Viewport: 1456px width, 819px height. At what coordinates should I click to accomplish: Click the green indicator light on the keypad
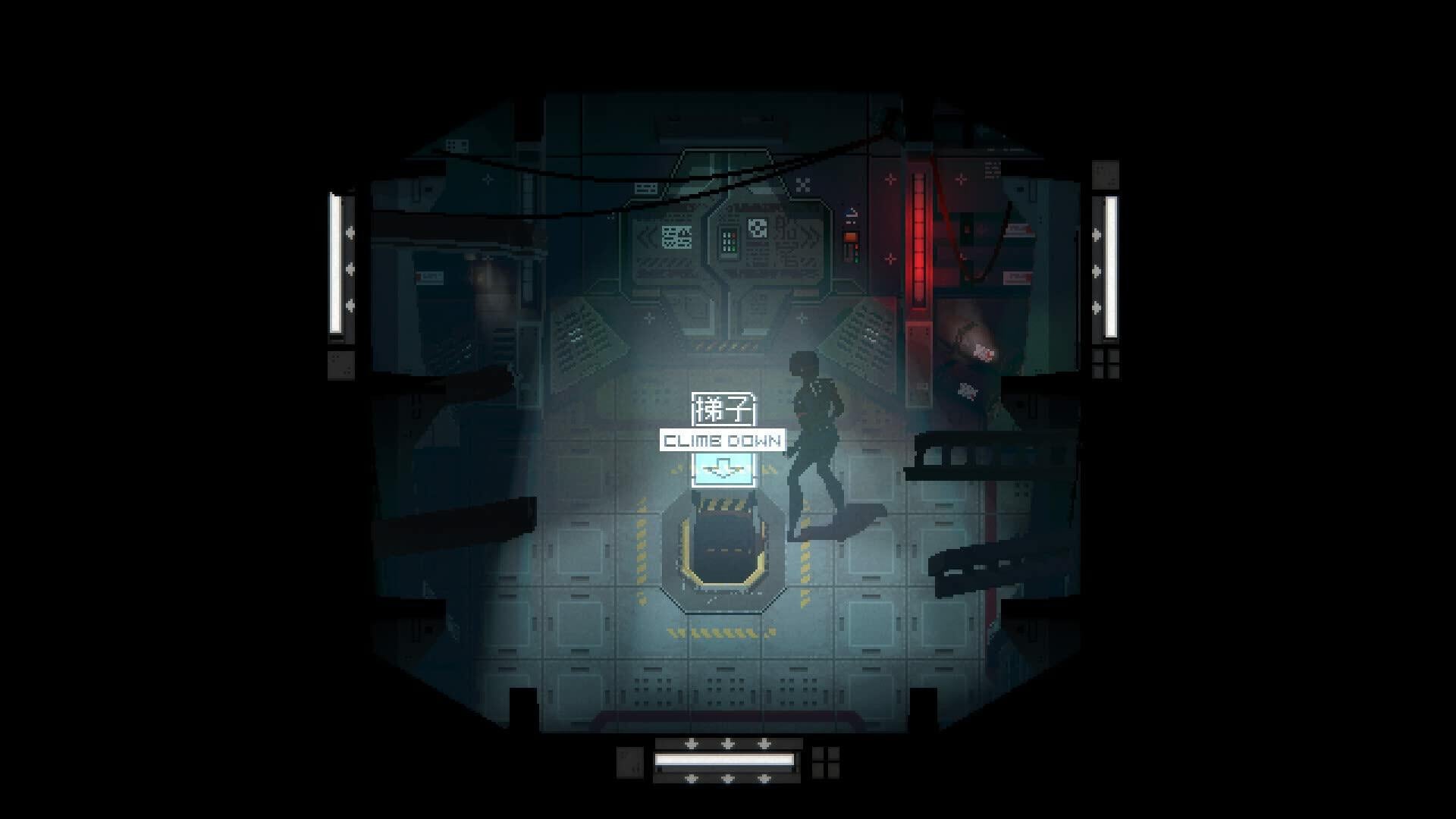tap(733, 249)
